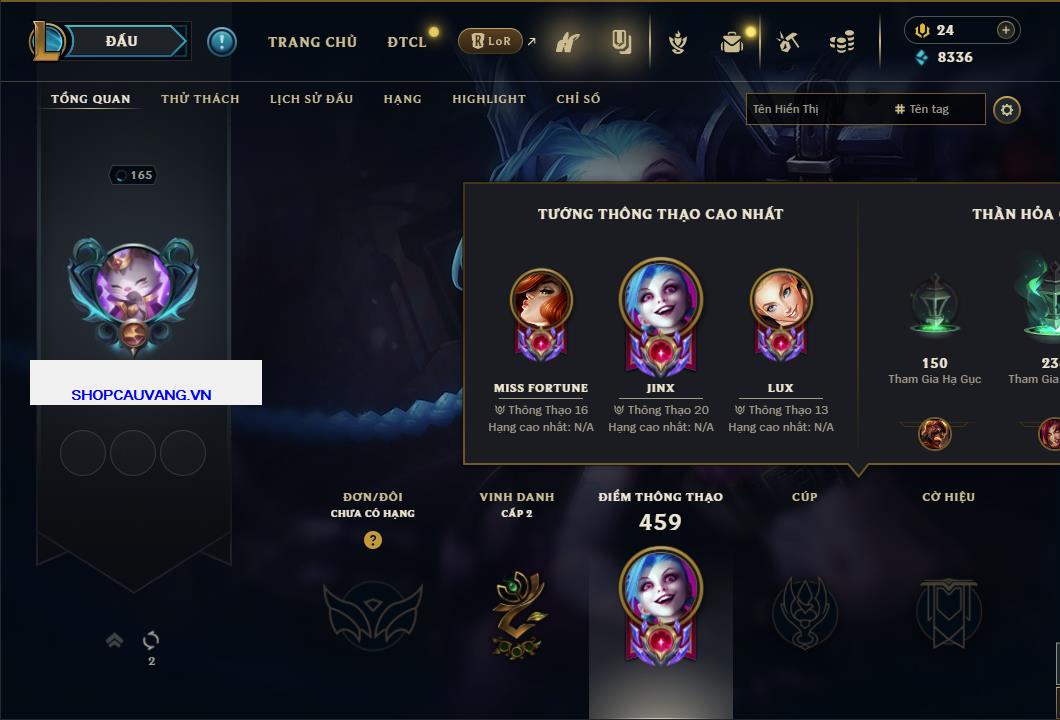Open the LỊCH SỬ ĐẤU tab
1060x720 pixels.
311,99
